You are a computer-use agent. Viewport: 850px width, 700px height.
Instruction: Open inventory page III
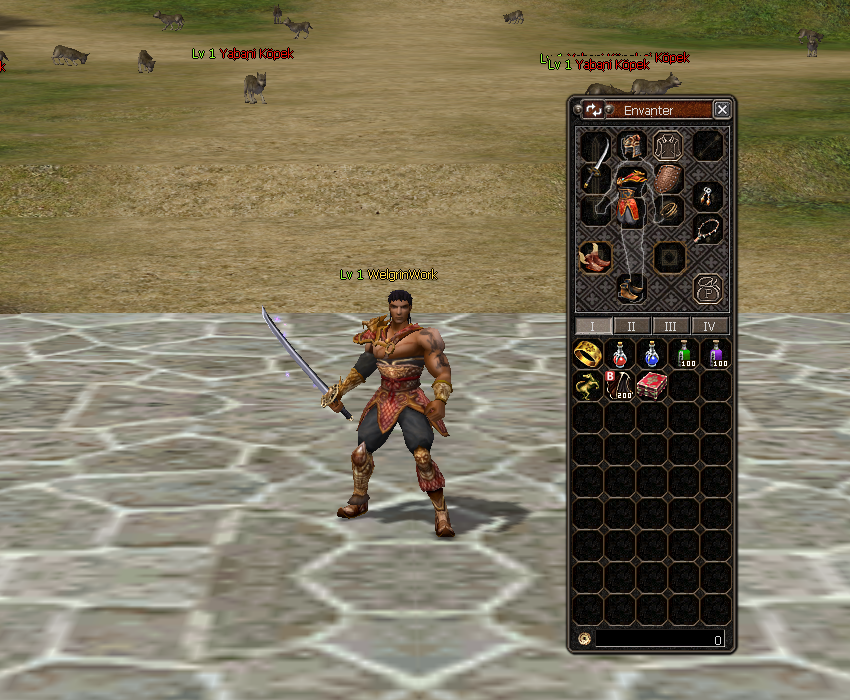pyautogui.click(x=671, y=326)
